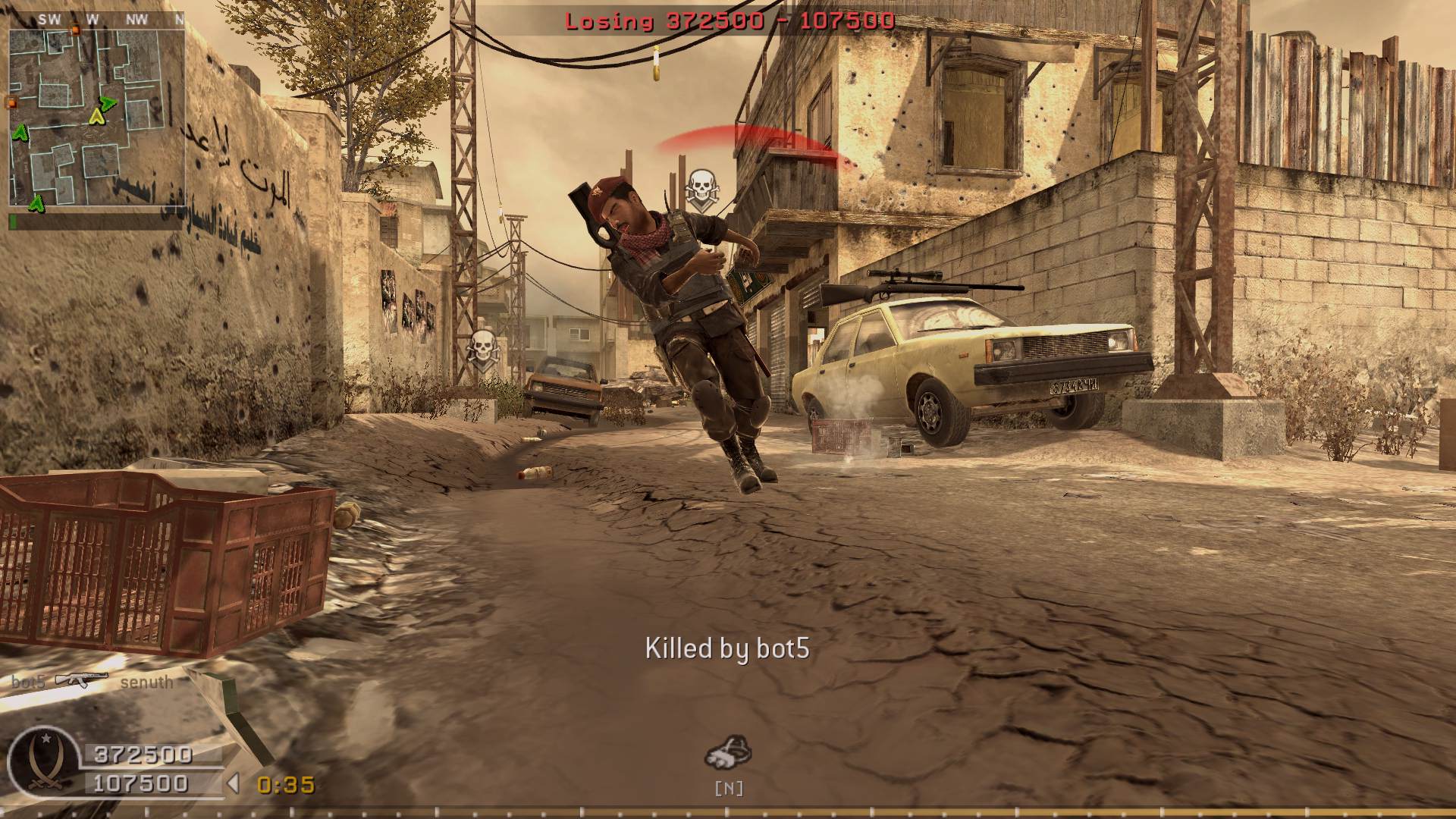Select the yellow player arrow on the minimap
The height and width of the screenshot is (819, 1456).
pyautogui.click(x=96, y=116)
